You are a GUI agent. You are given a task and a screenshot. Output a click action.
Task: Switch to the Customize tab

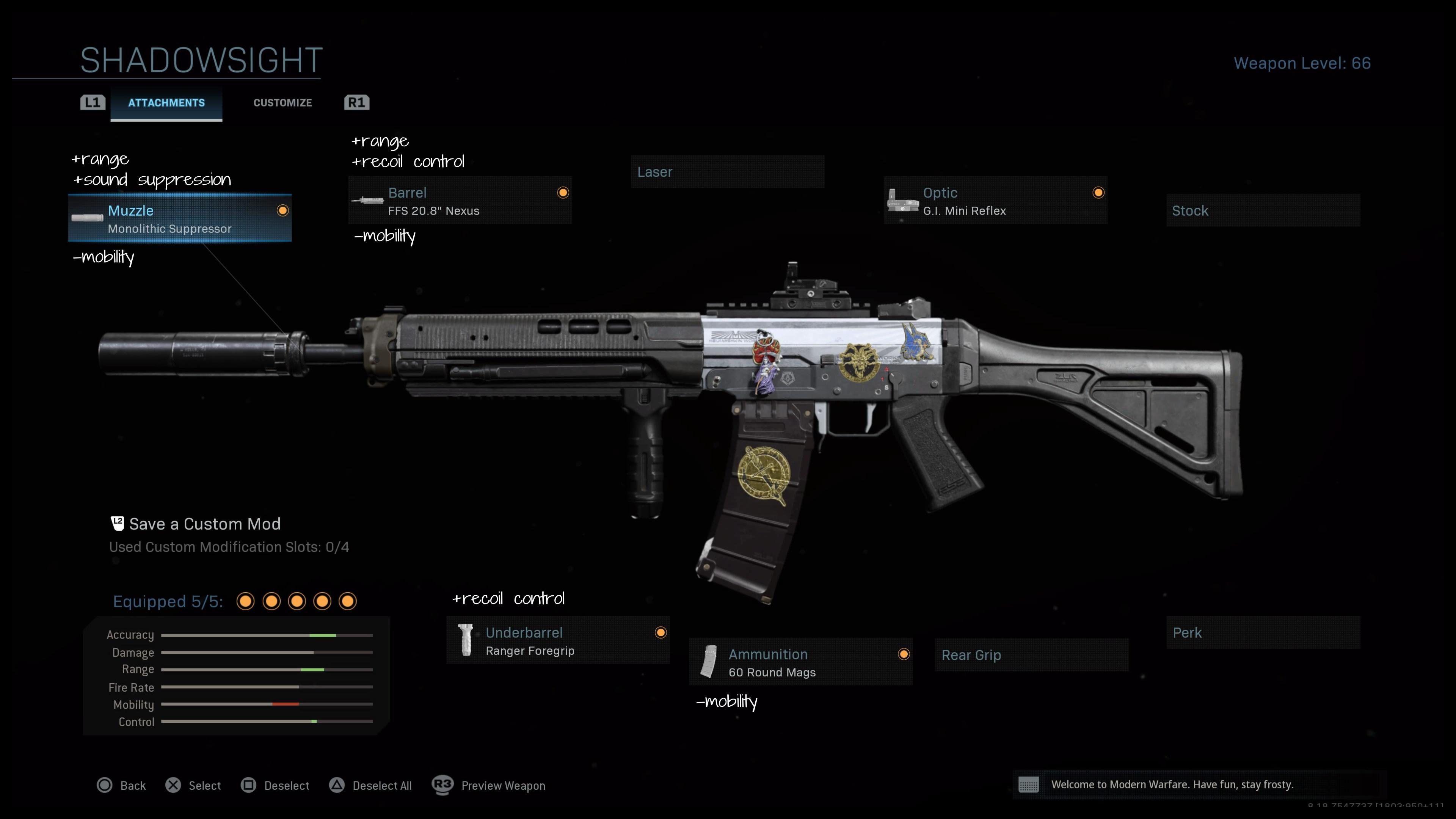pyautogui.click(x=282, y=102)
